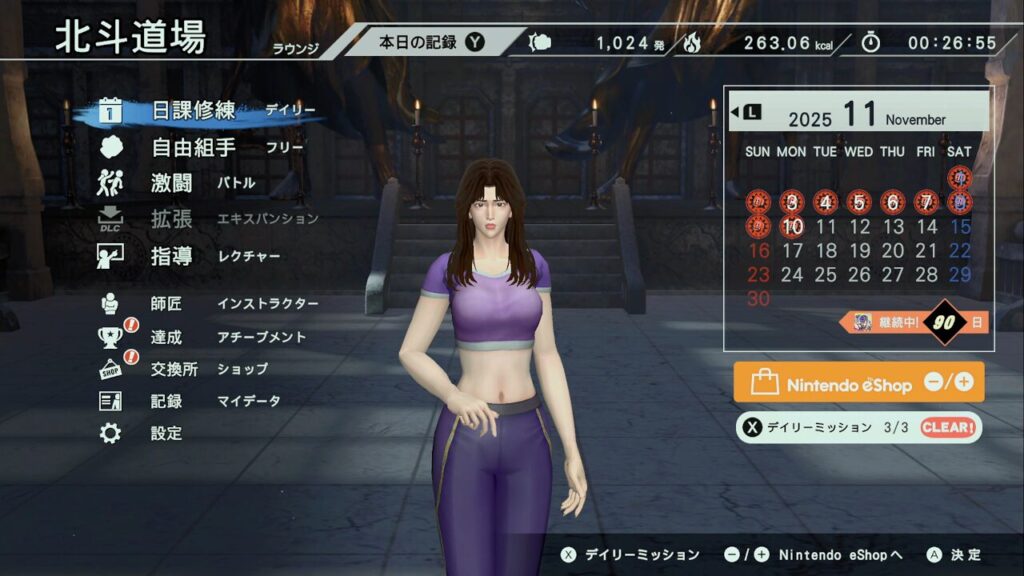The image size is (1024, 576).
Task: Open 設定 settings menu
Action: pyautogui.click(x=167, y=433)
